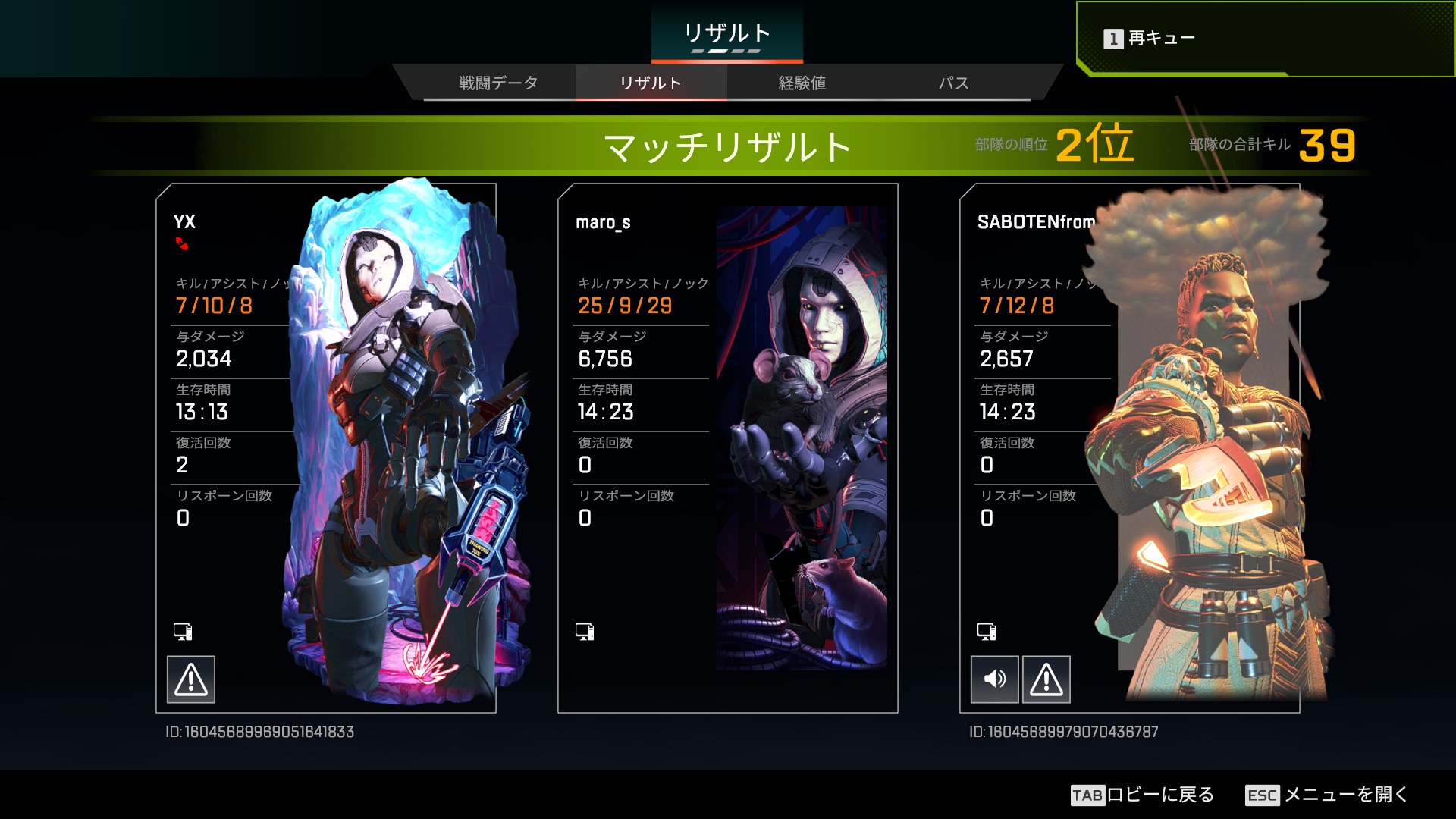1456x819 pixels.
Task: Select the リザルト sub-tab
Action: [x=651, y=83]
